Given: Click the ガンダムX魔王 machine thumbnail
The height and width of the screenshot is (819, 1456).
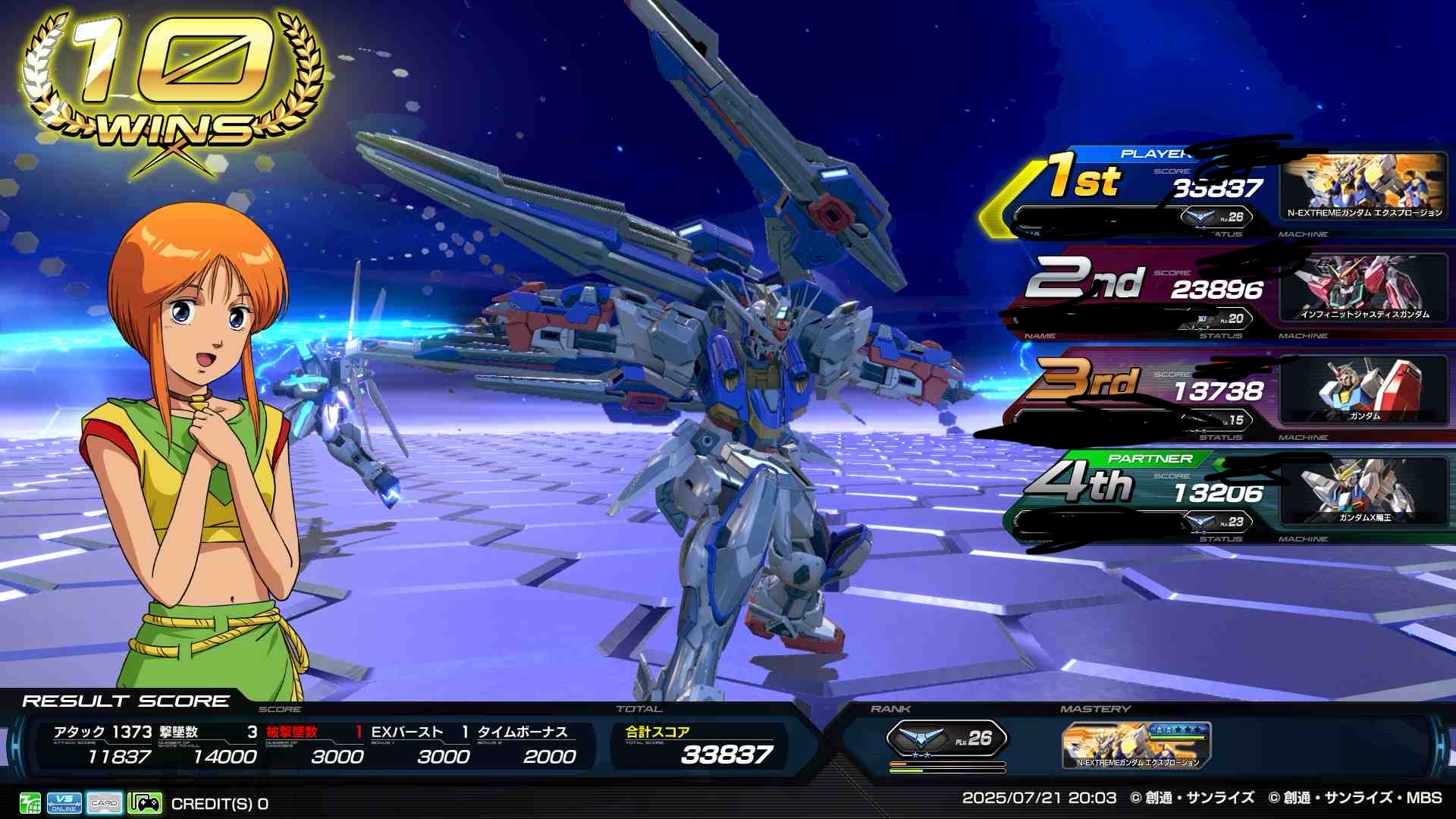Looking at the screenshot, I should [x=1363, y=491].
